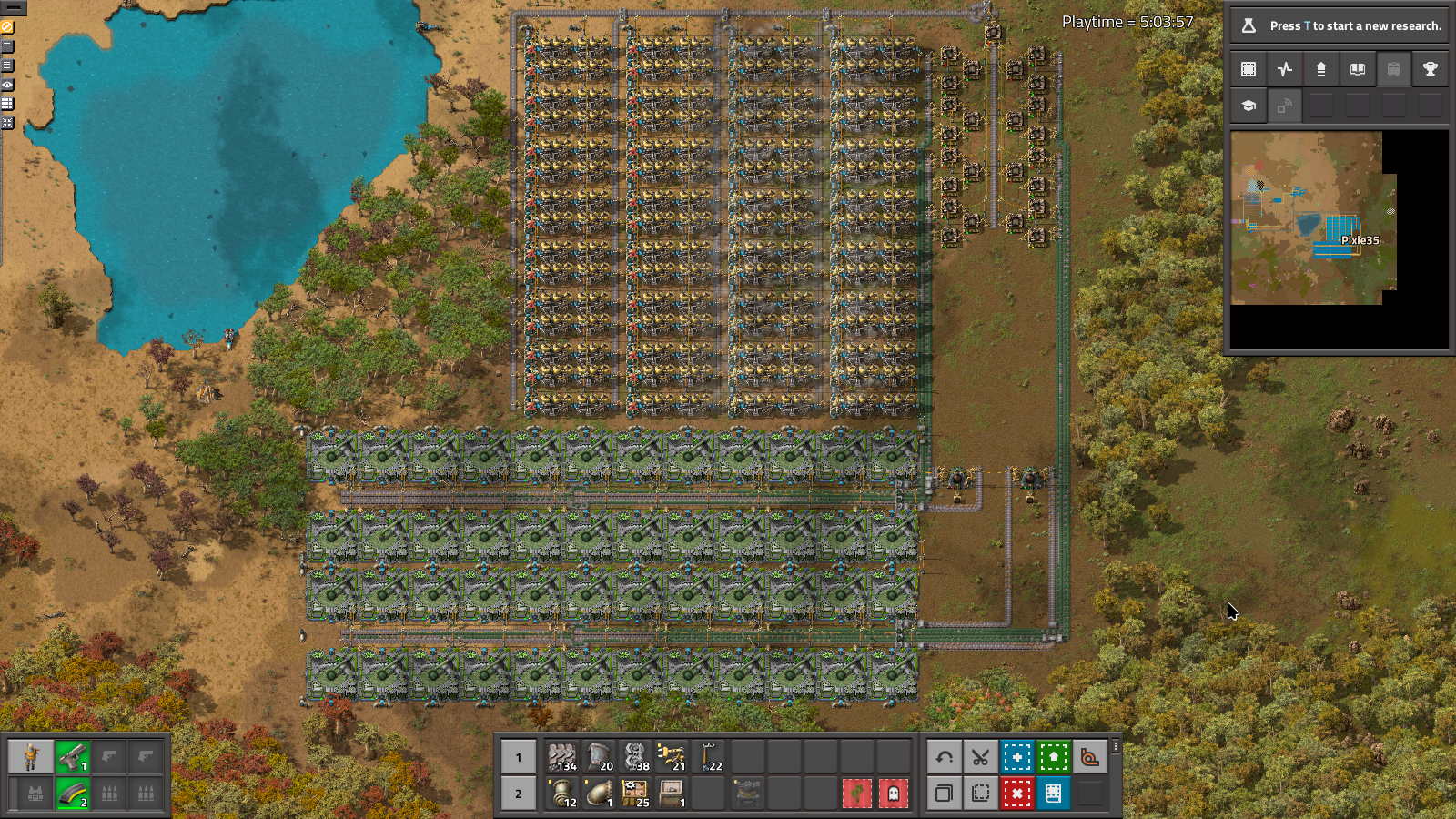The image size is (1456, 819).
Task: Select the pipe stack of 12
Action: tap(562, 794)
